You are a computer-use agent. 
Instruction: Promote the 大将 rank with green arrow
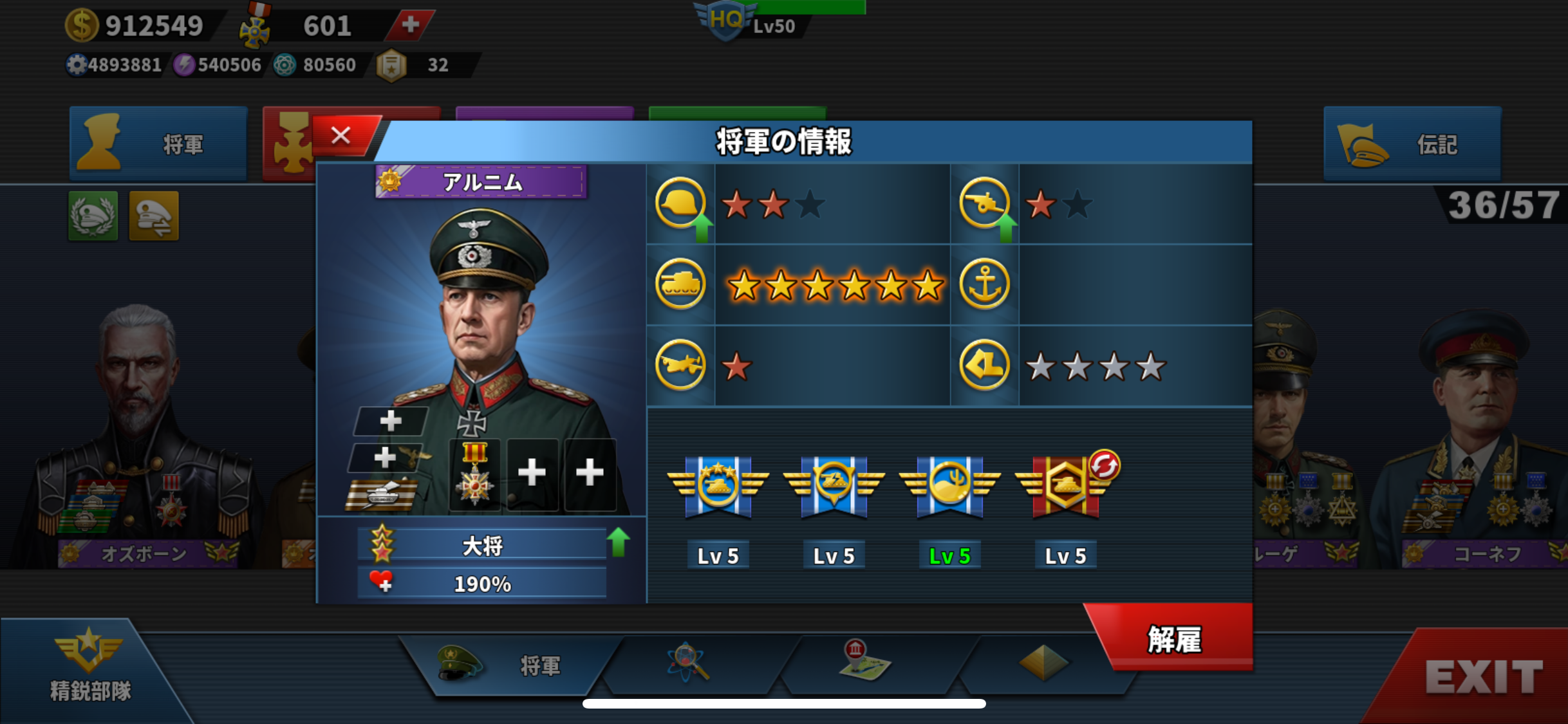click(x=619, y=542)
